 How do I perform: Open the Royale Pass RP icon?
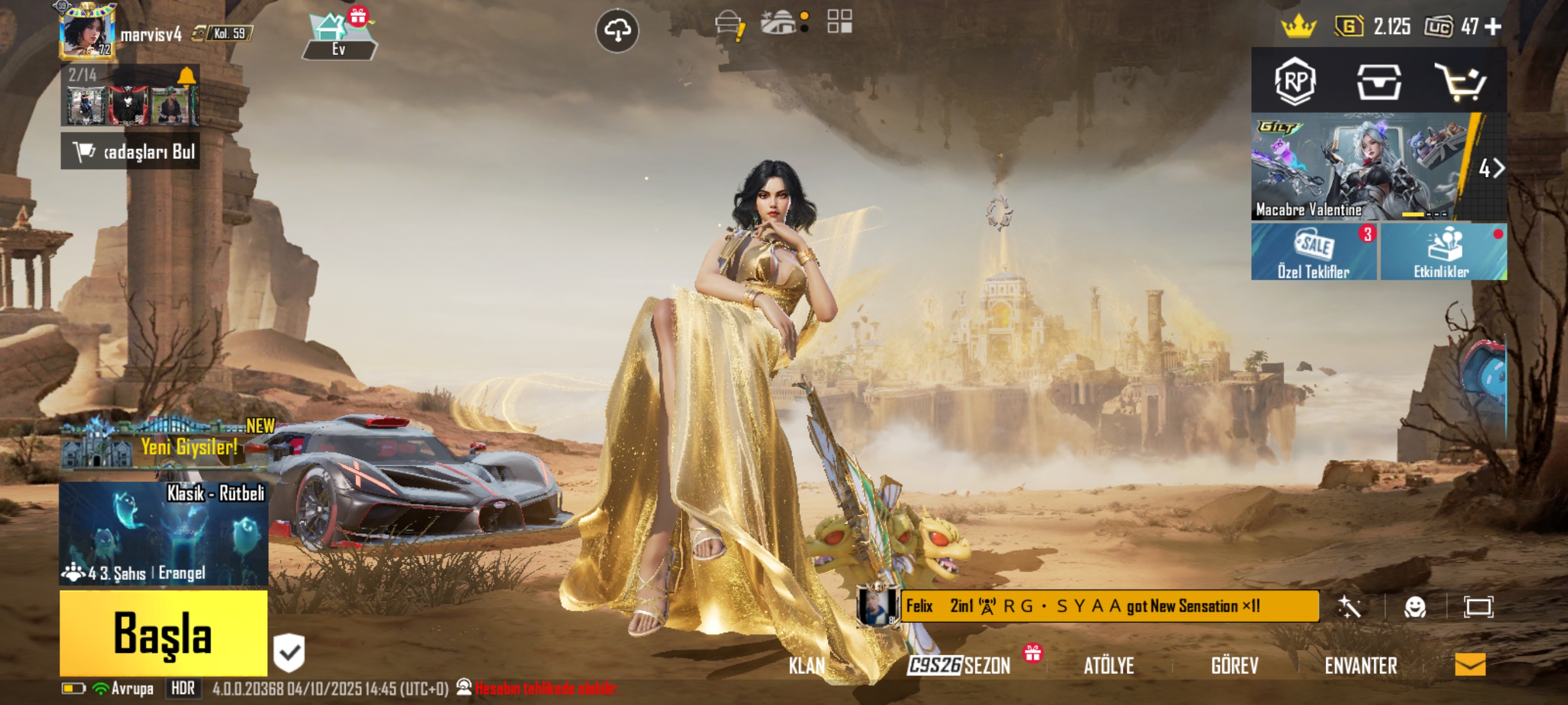pyautogui.click(x=1295, y=81)
